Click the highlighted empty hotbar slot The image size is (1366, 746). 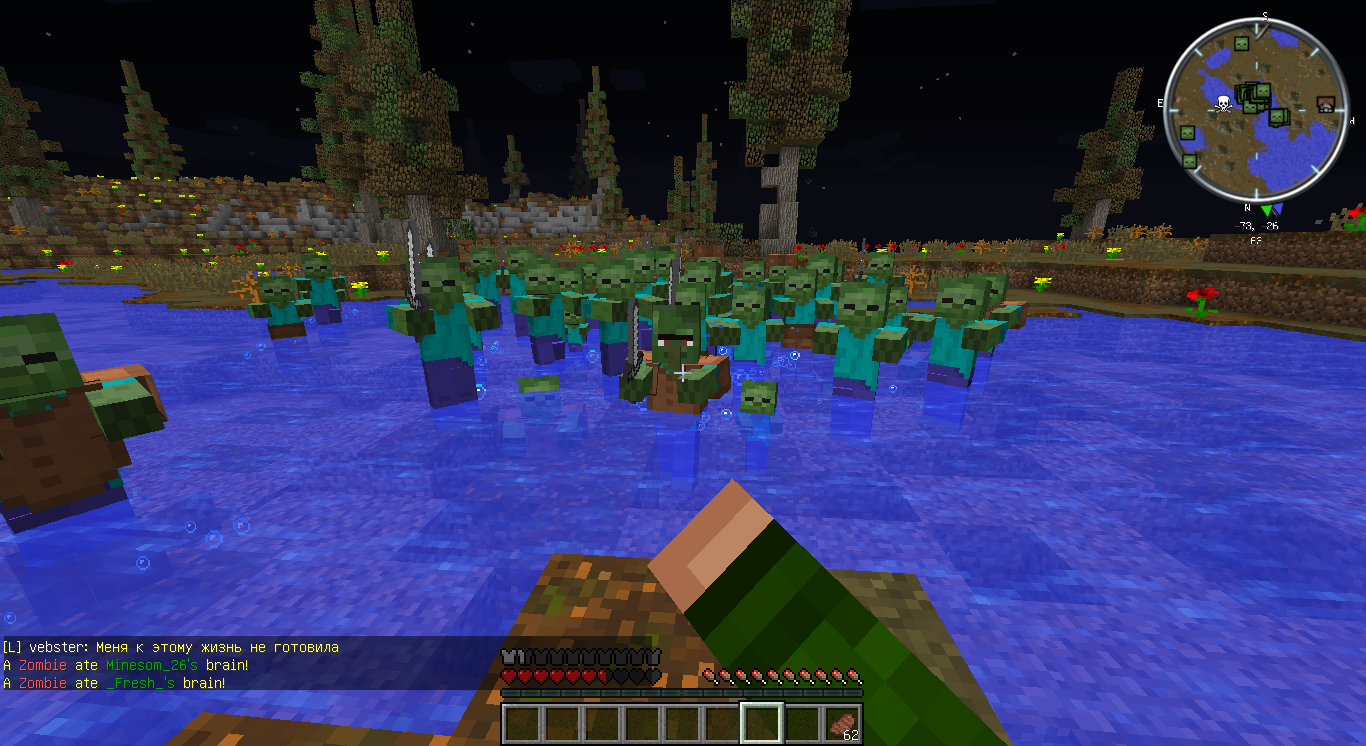pos(761,722)
